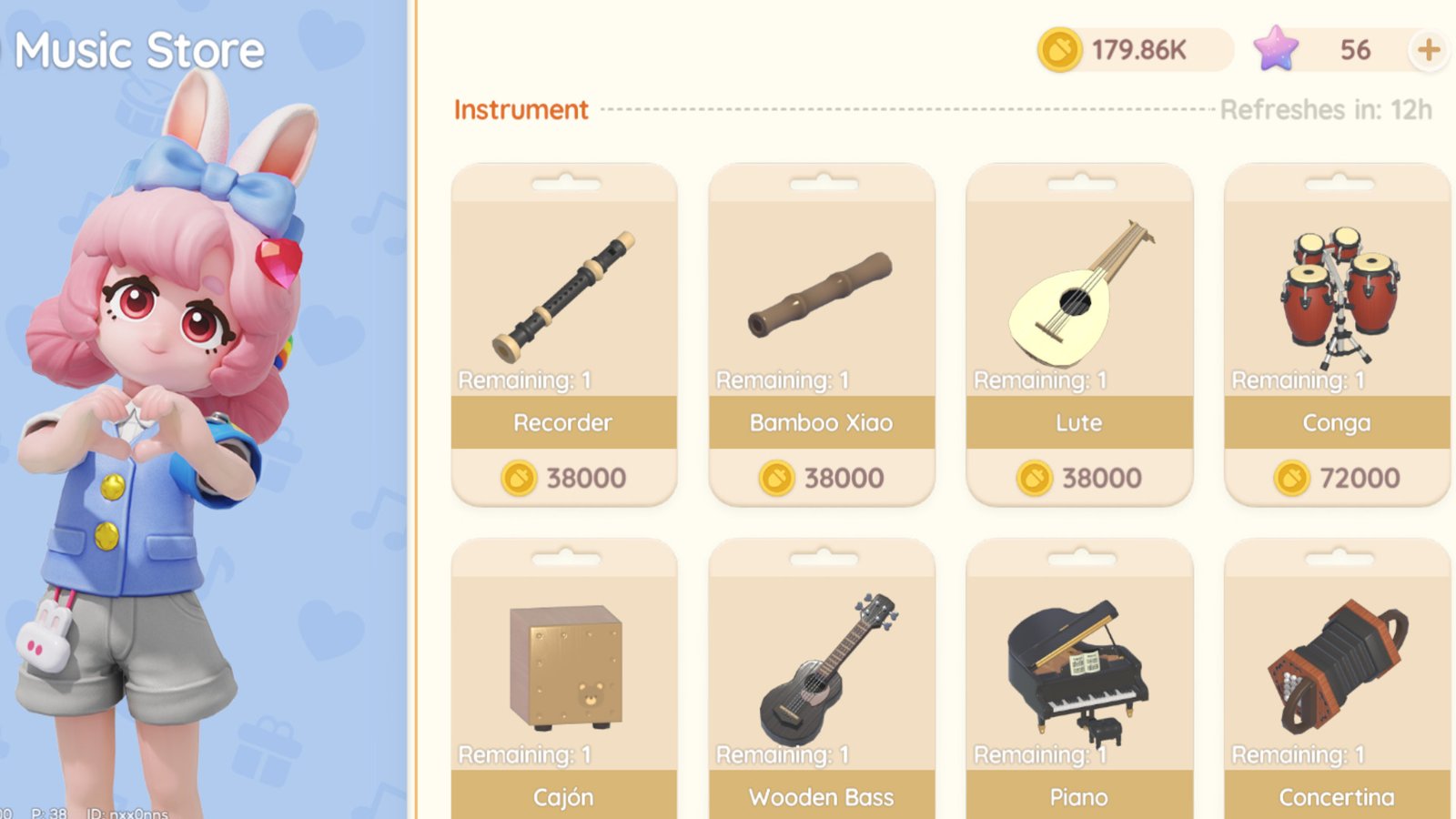
Task: Select the Recorder instrument icon
Action: (x=564, y=291)
